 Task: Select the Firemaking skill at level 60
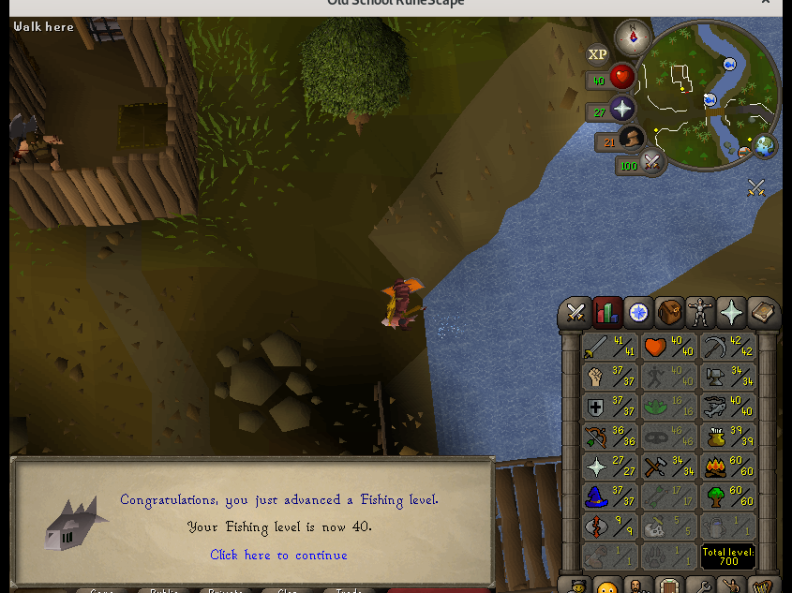(727, 467)
